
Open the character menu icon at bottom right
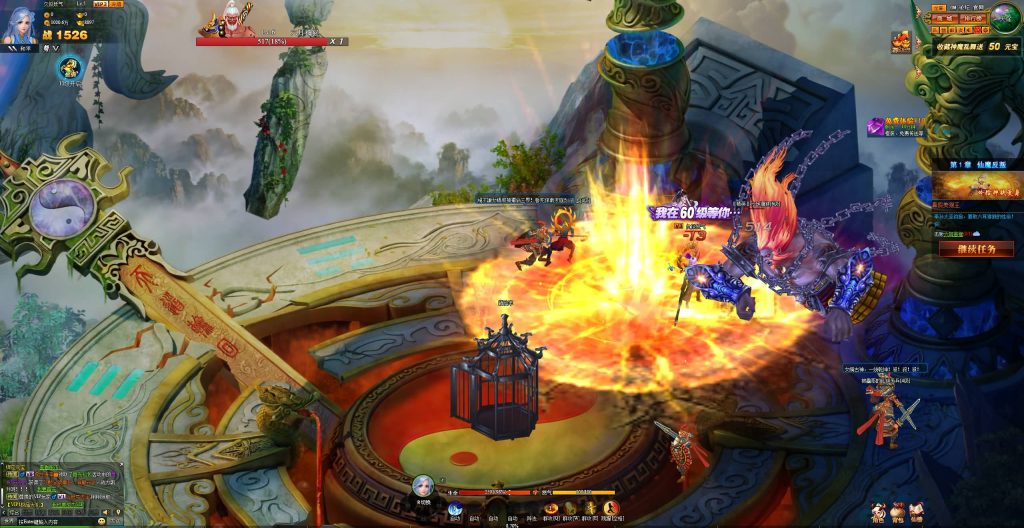click(x=877, y=511)
